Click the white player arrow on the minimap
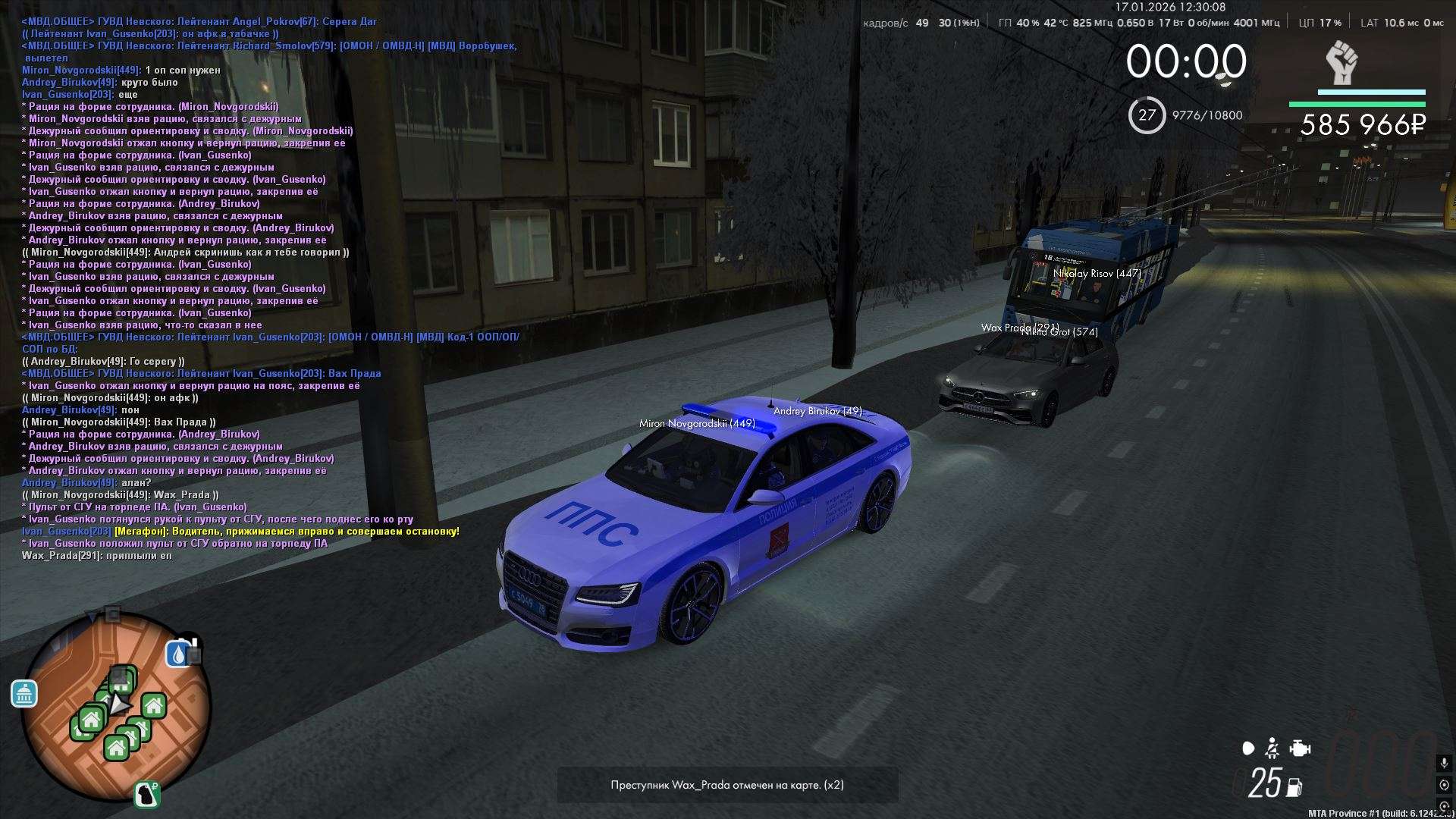The height and width of the screenshot is (819, 1456). (x=119, y=705)
